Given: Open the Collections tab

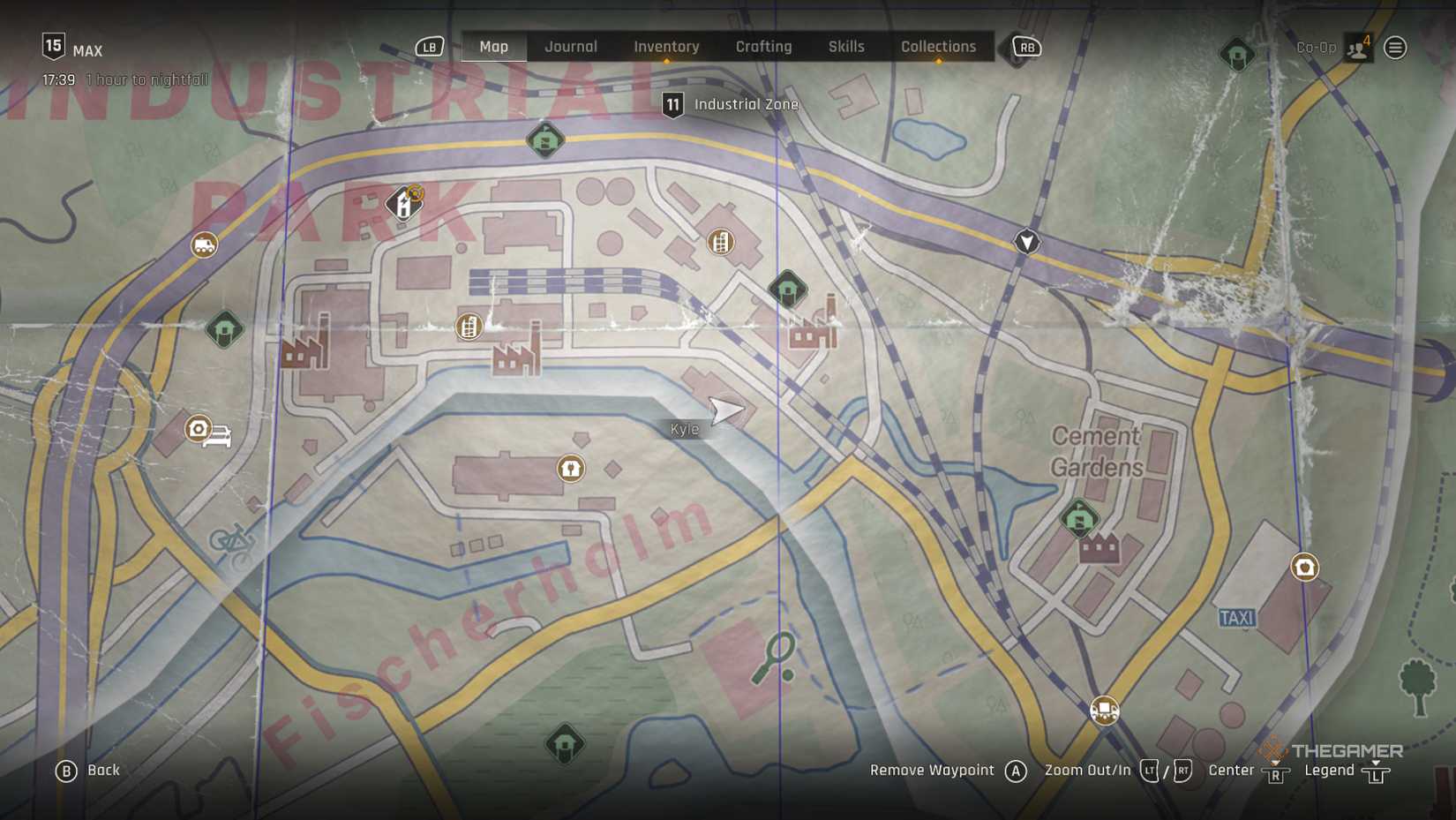Looking at the screenshot, I should [x=938, y=47].
